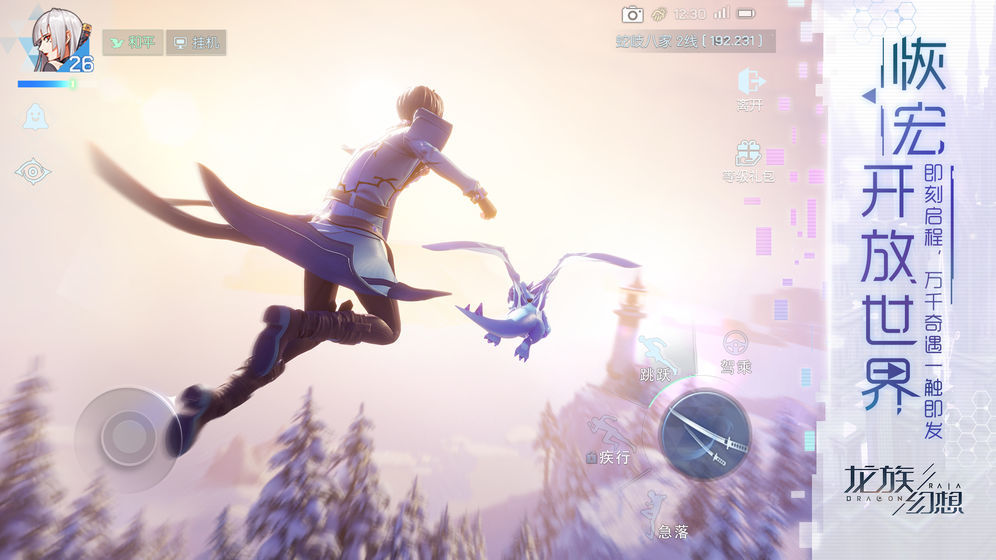Open the ghost-shaped icon

pos(34,117)
